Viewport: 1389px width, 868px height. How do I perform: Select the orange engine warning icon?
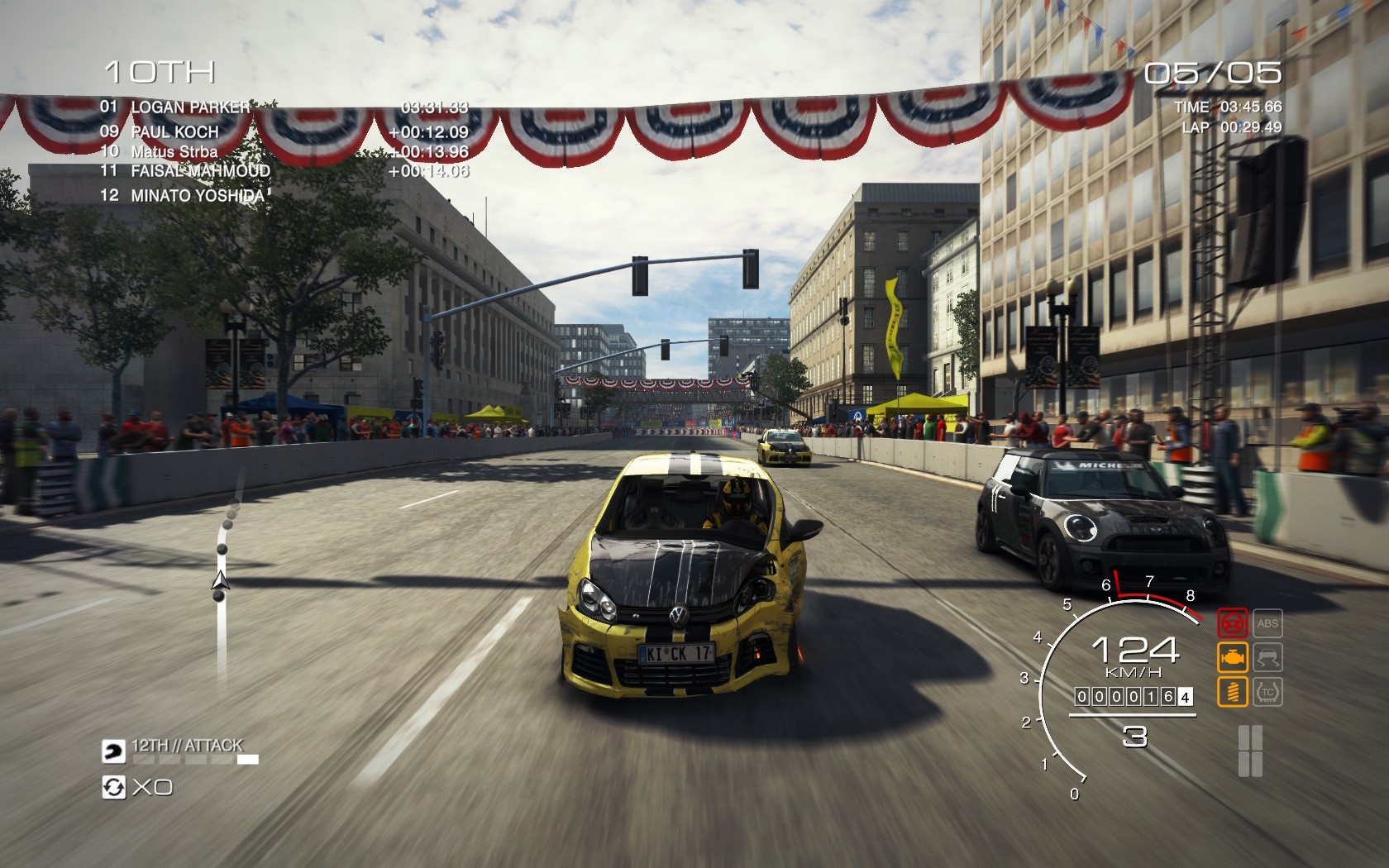[1232, 657]
